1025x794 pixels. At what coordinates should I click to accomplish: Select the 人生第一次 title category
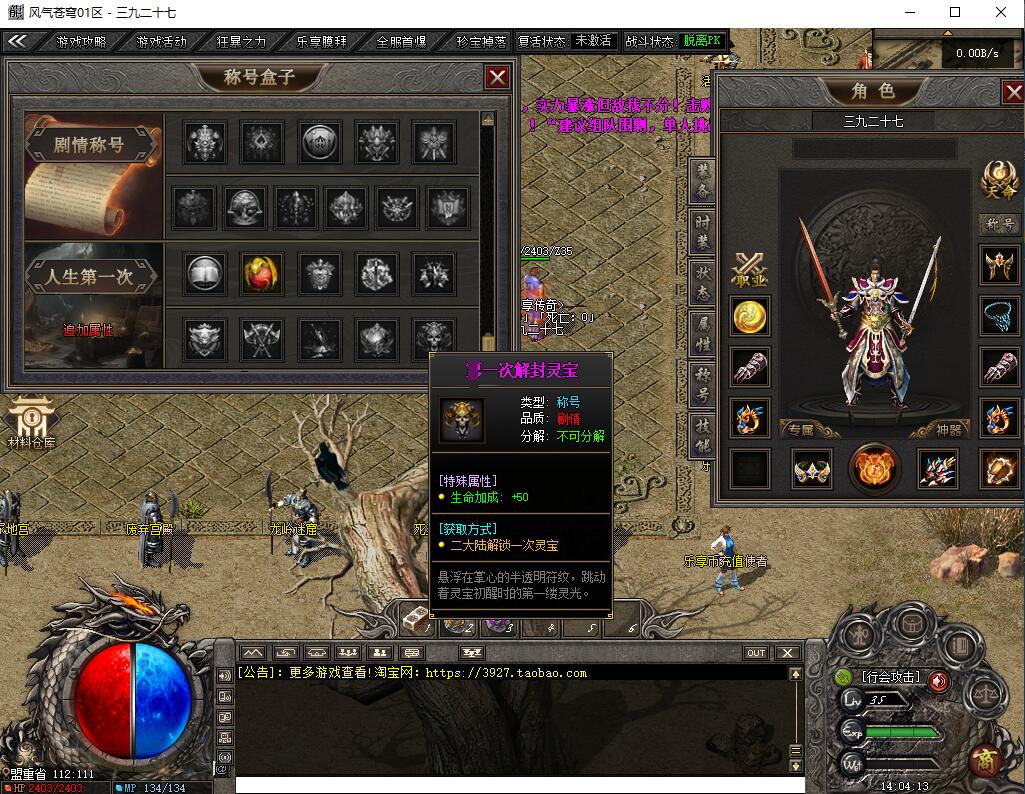tap(91, 277)
